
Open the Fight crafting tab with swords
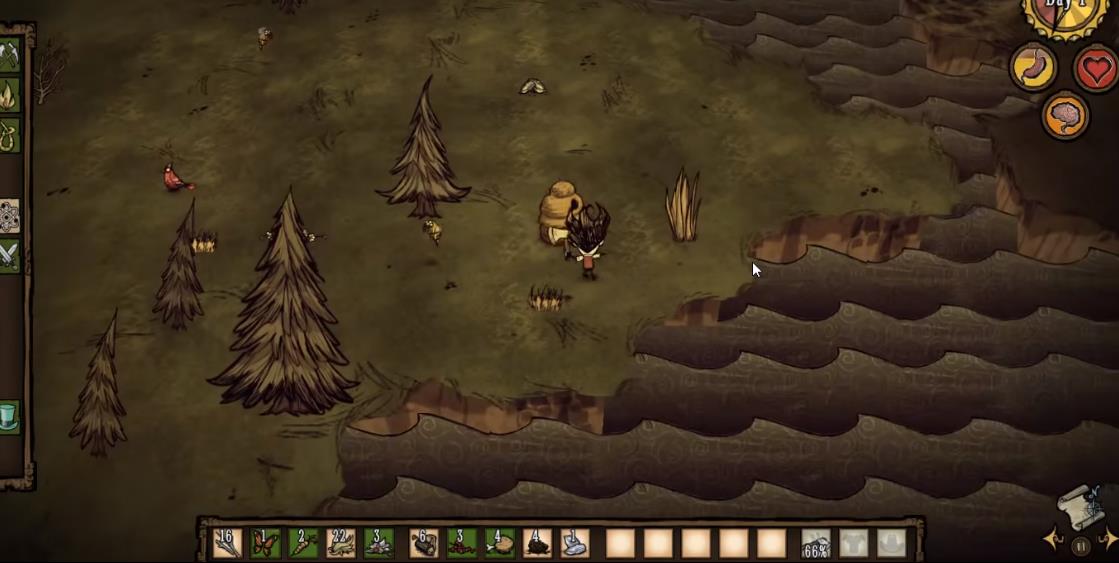[x=8, y=255]
